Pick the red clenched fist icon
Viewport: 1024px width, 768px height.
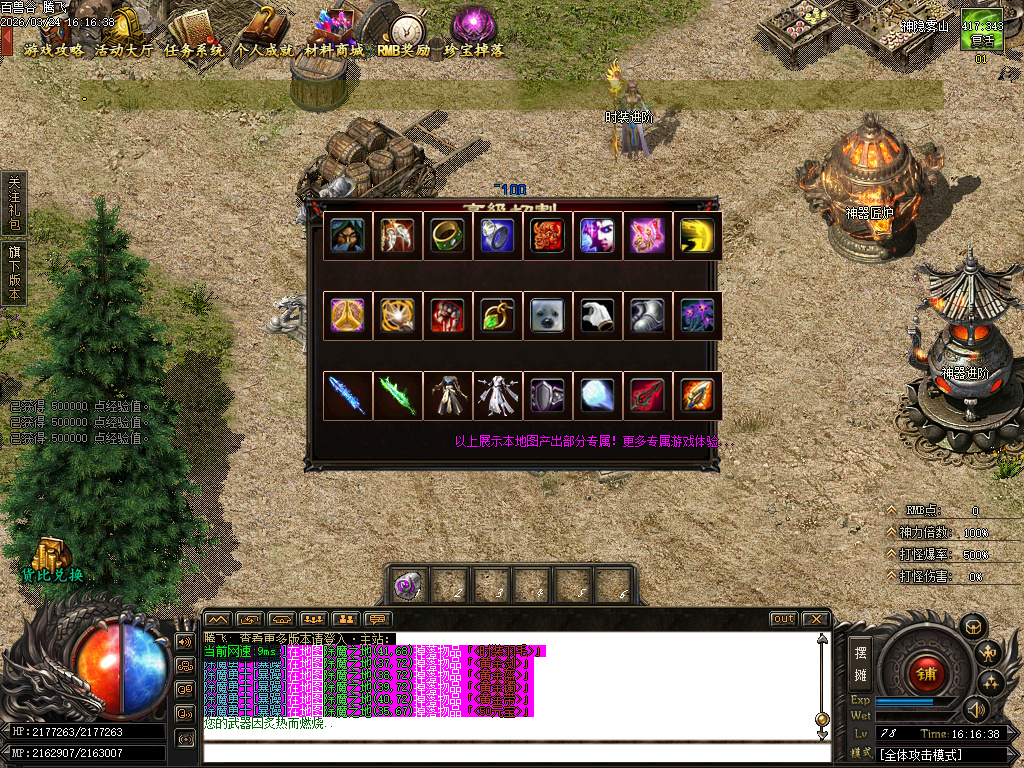(448, 316)
